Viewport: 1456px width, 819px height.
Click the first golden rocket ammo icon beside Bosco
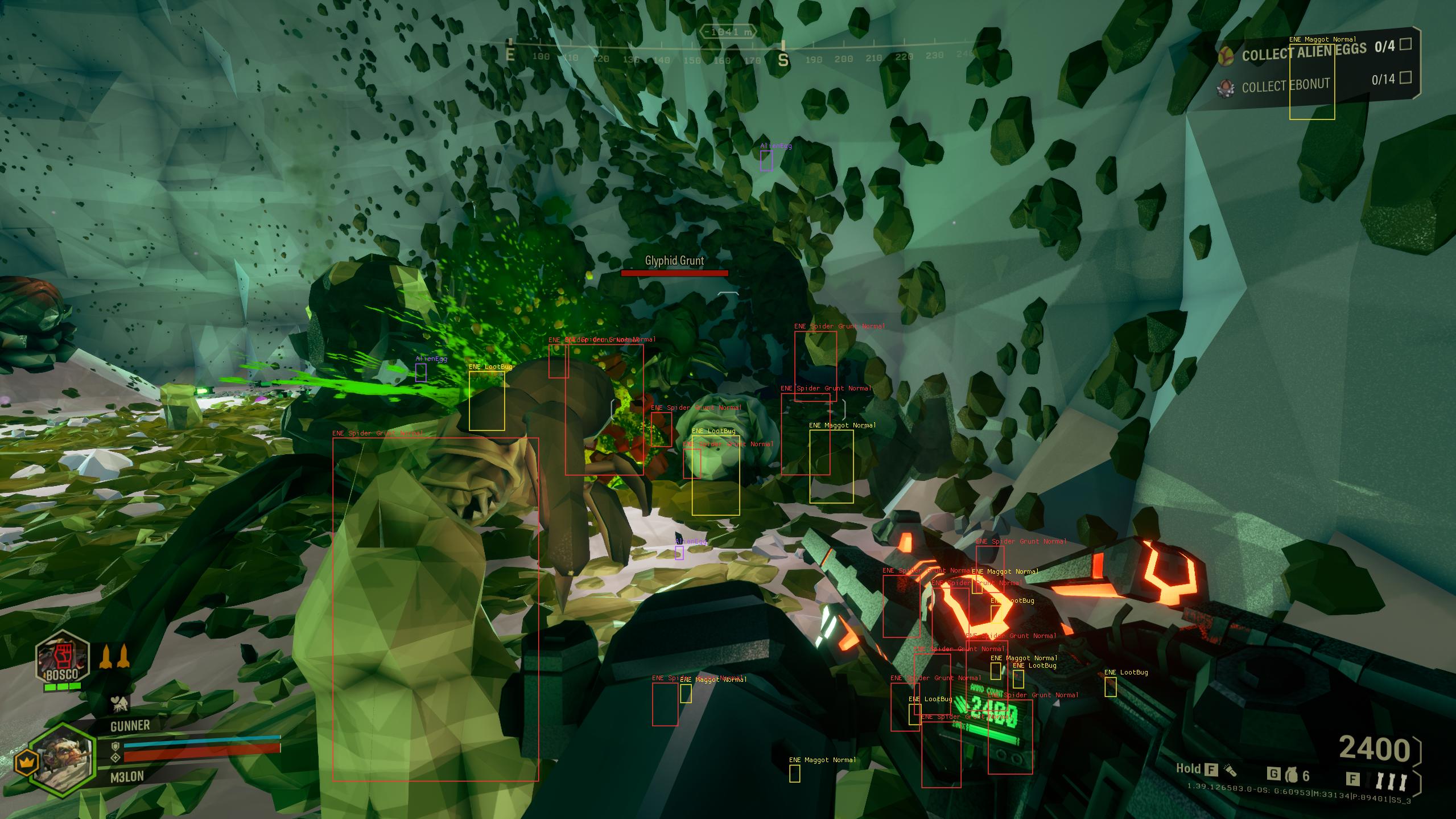tap(106, 657)
